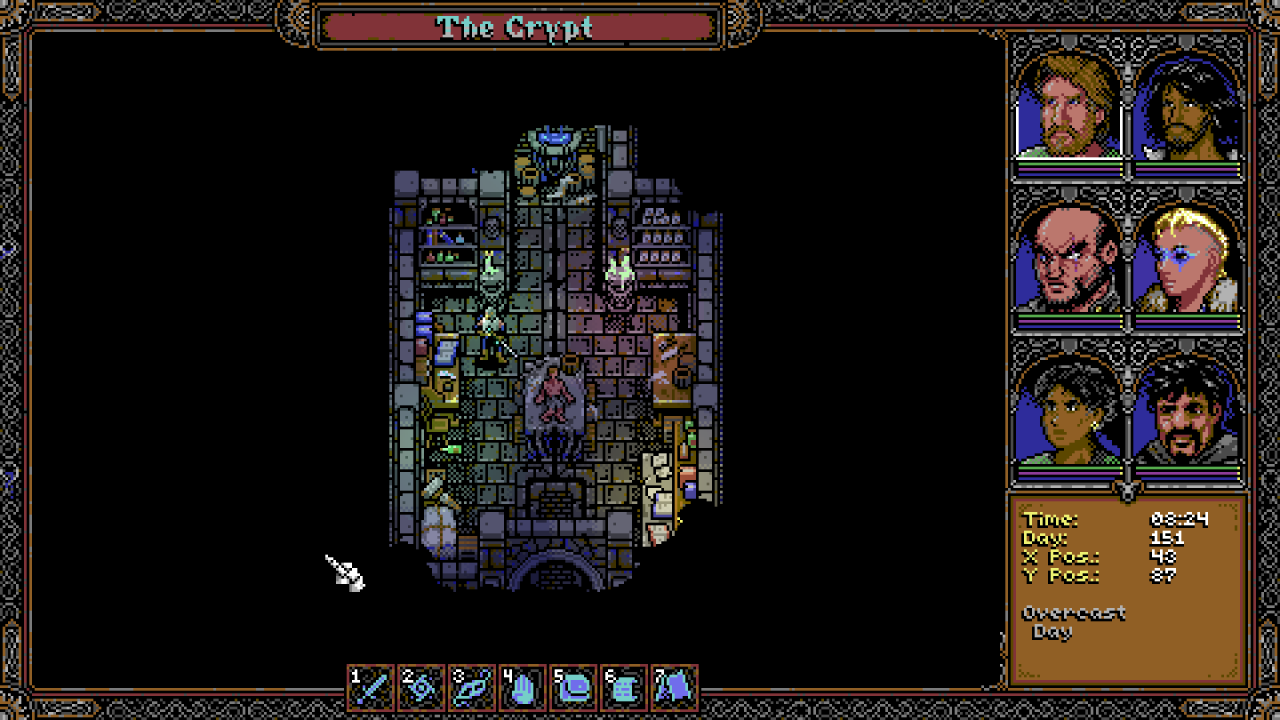1280x720 pixels.
Task: Choose the swirling spell icon, slot 2
Action: 421,687
